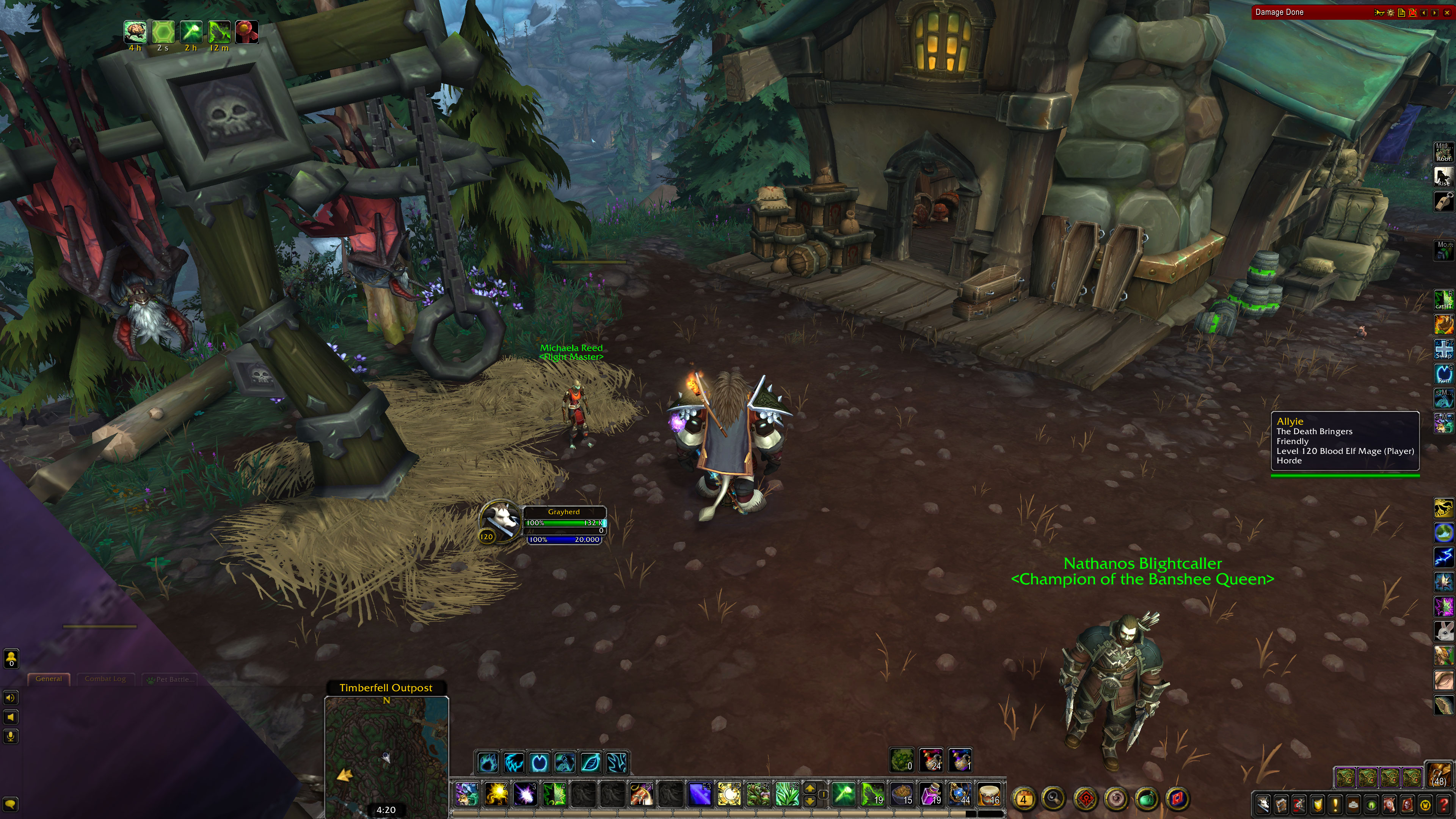
Task: Switch to the Combat Log chat tab
Action: [x=105, y=679]
